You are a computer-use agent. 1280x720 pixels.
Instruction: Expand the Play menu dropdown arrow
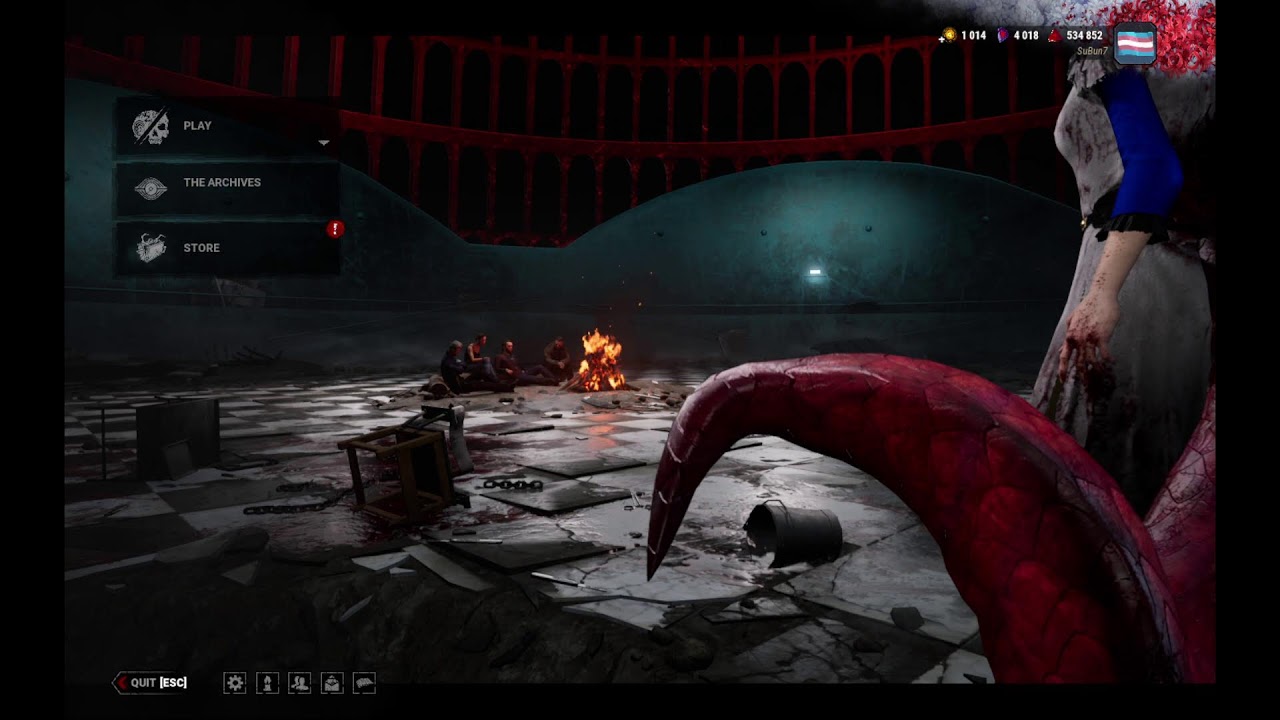323,143
